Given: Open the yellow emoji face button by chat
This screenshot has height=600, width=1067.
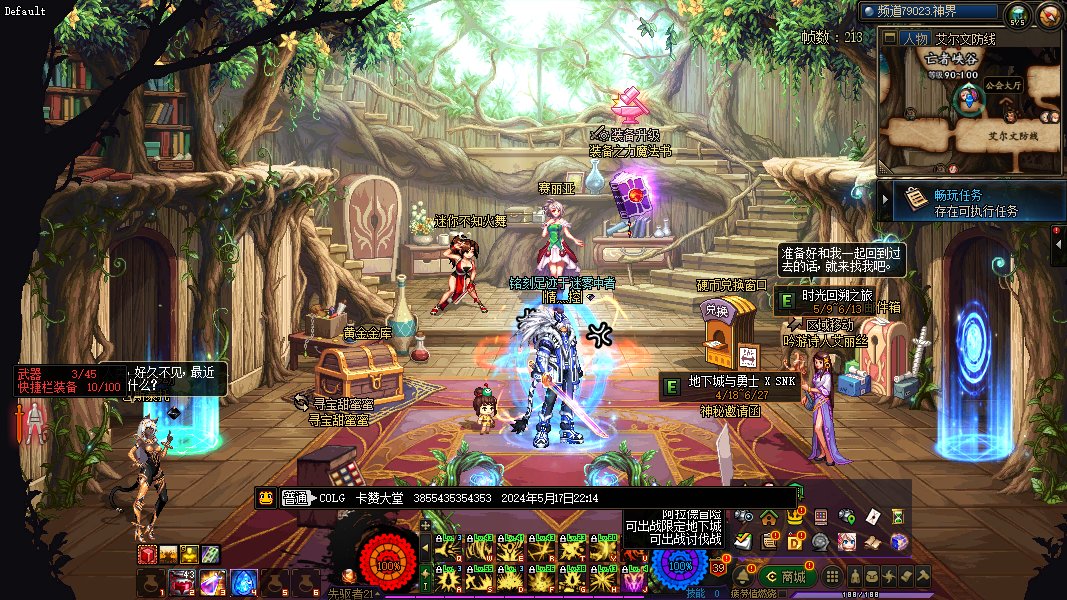Looking at the screenshot, I should tap(266, 498).
